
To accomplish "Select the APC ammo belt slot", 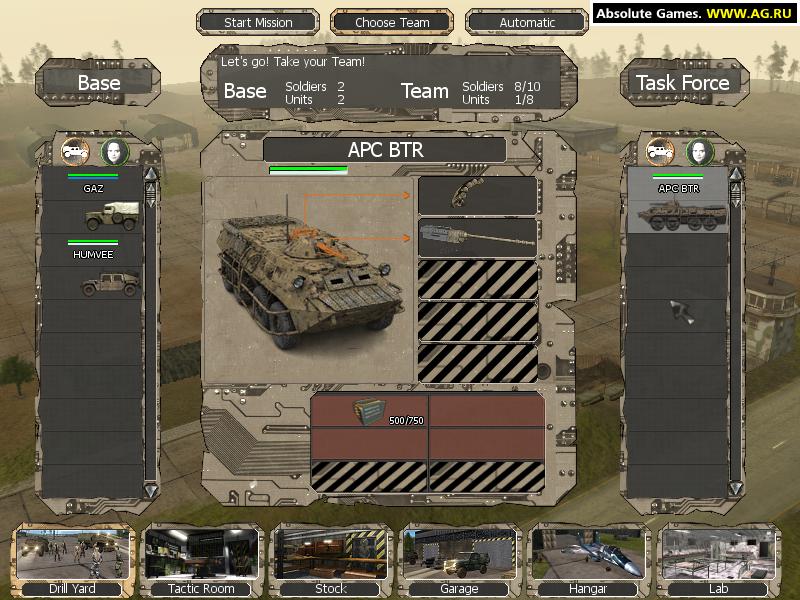I will 477,196.
